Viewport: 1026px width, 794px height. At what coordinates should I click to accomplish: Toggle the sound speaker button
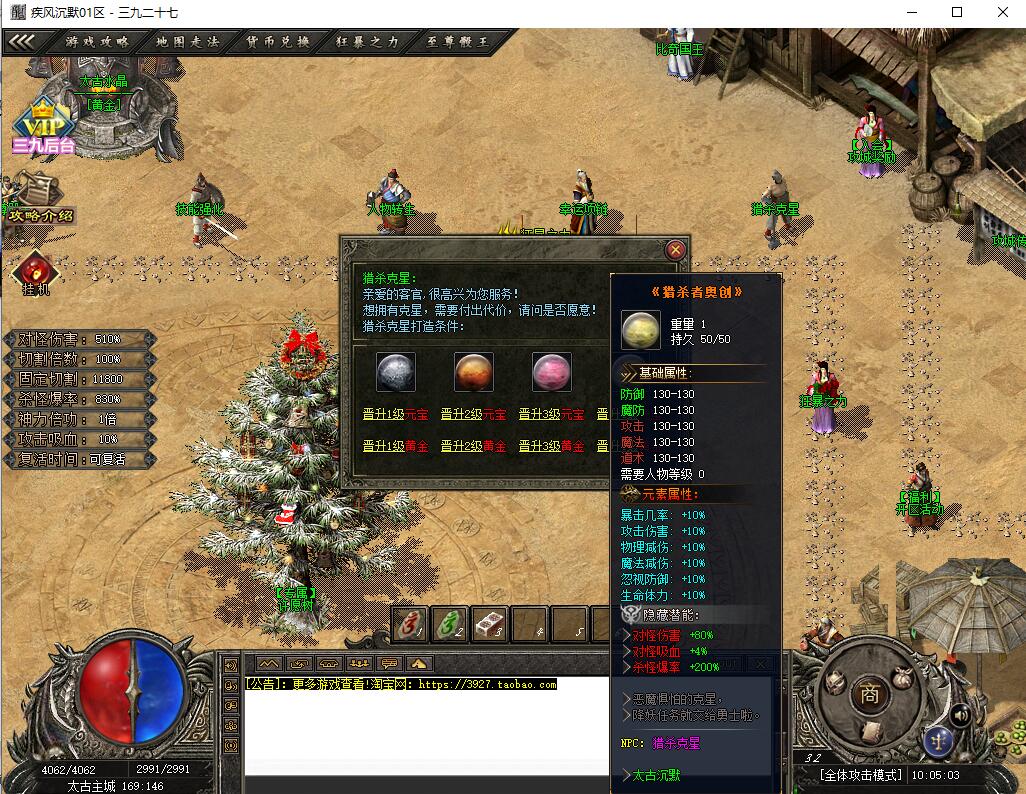[961, 714]
